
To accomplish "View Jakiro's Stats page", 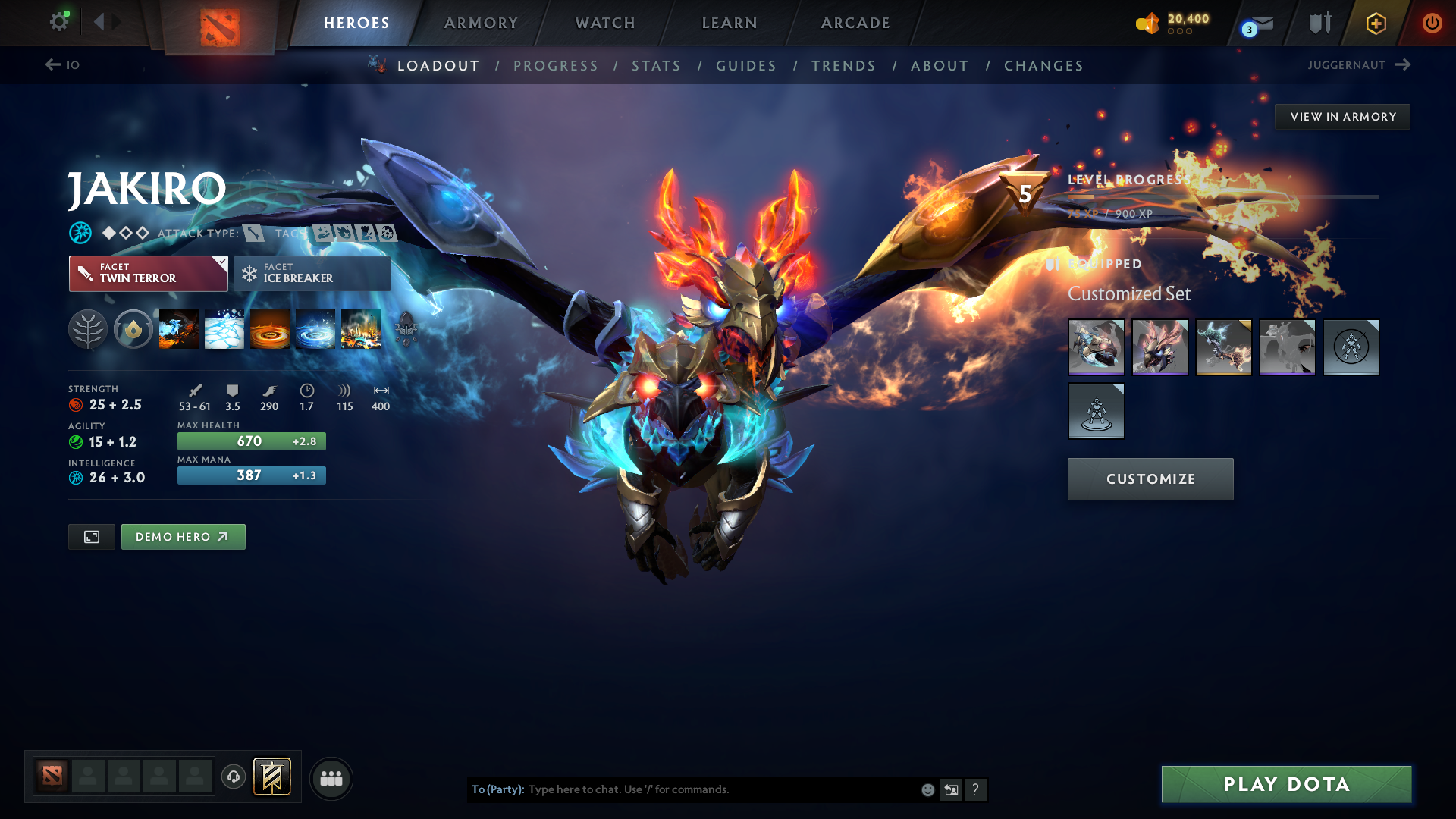I will [656, 66].
